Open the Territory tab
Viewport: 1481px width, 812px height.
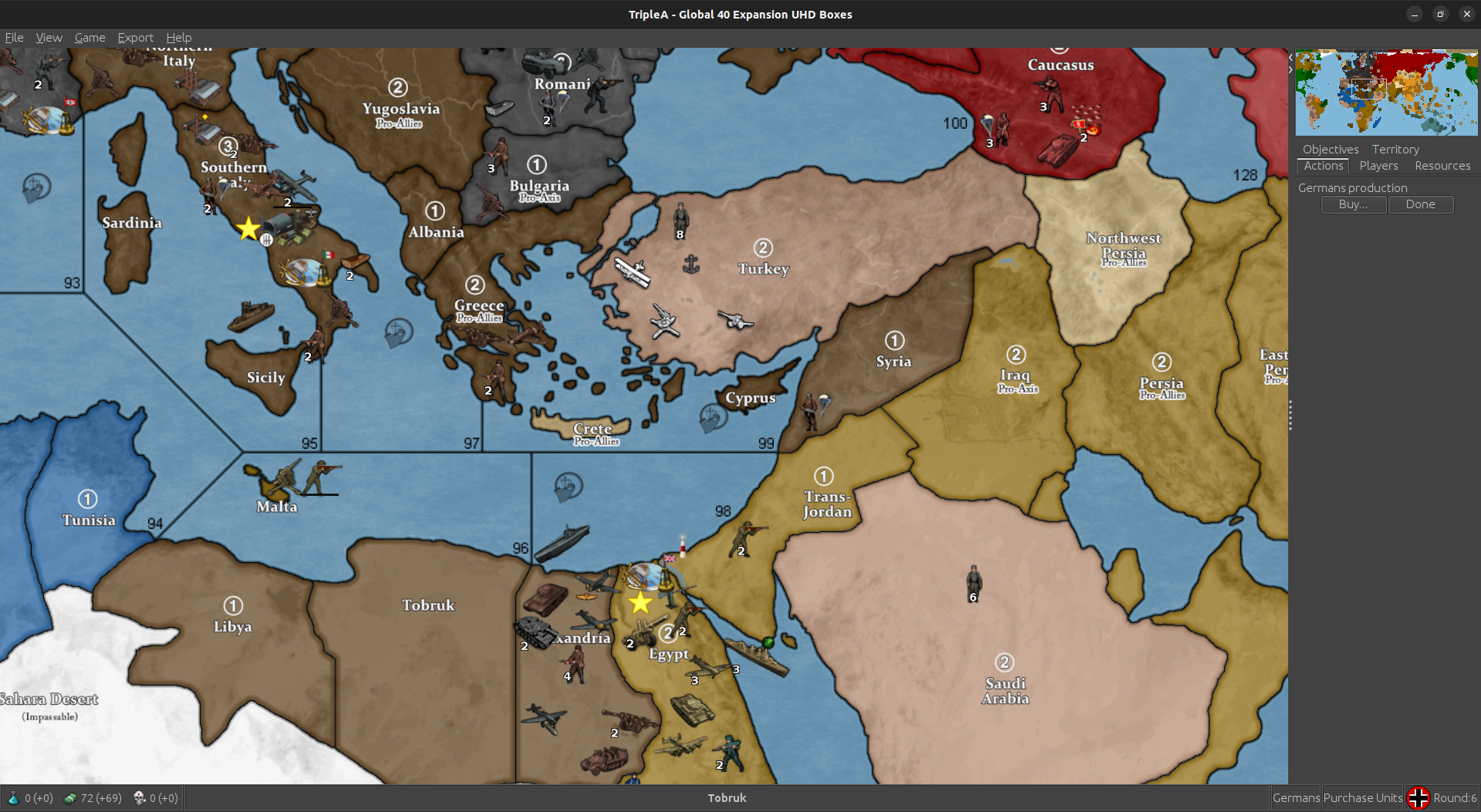1395,149
